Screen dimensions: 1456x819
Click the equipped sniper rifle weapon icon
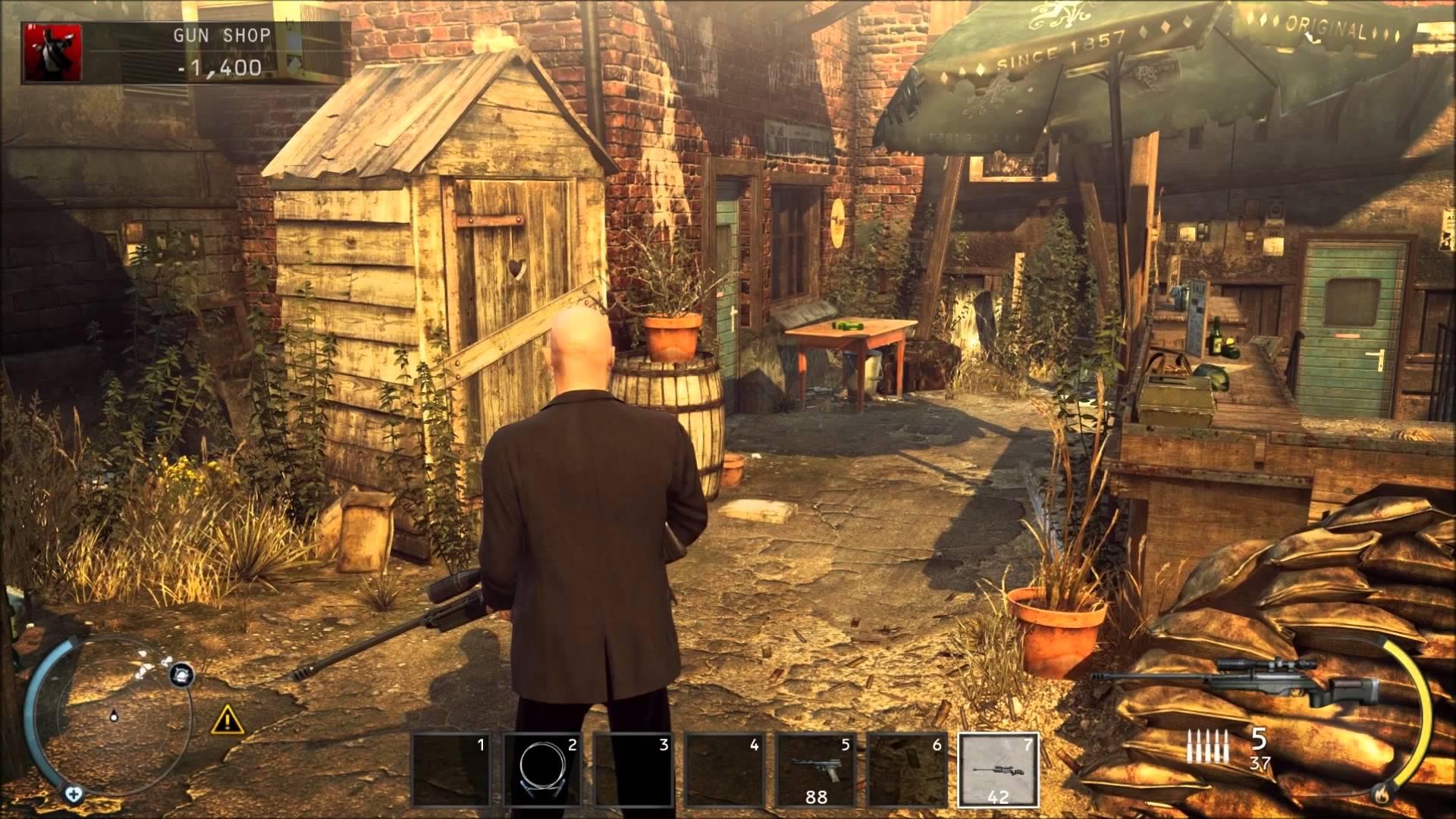(x=1235, y=679)
